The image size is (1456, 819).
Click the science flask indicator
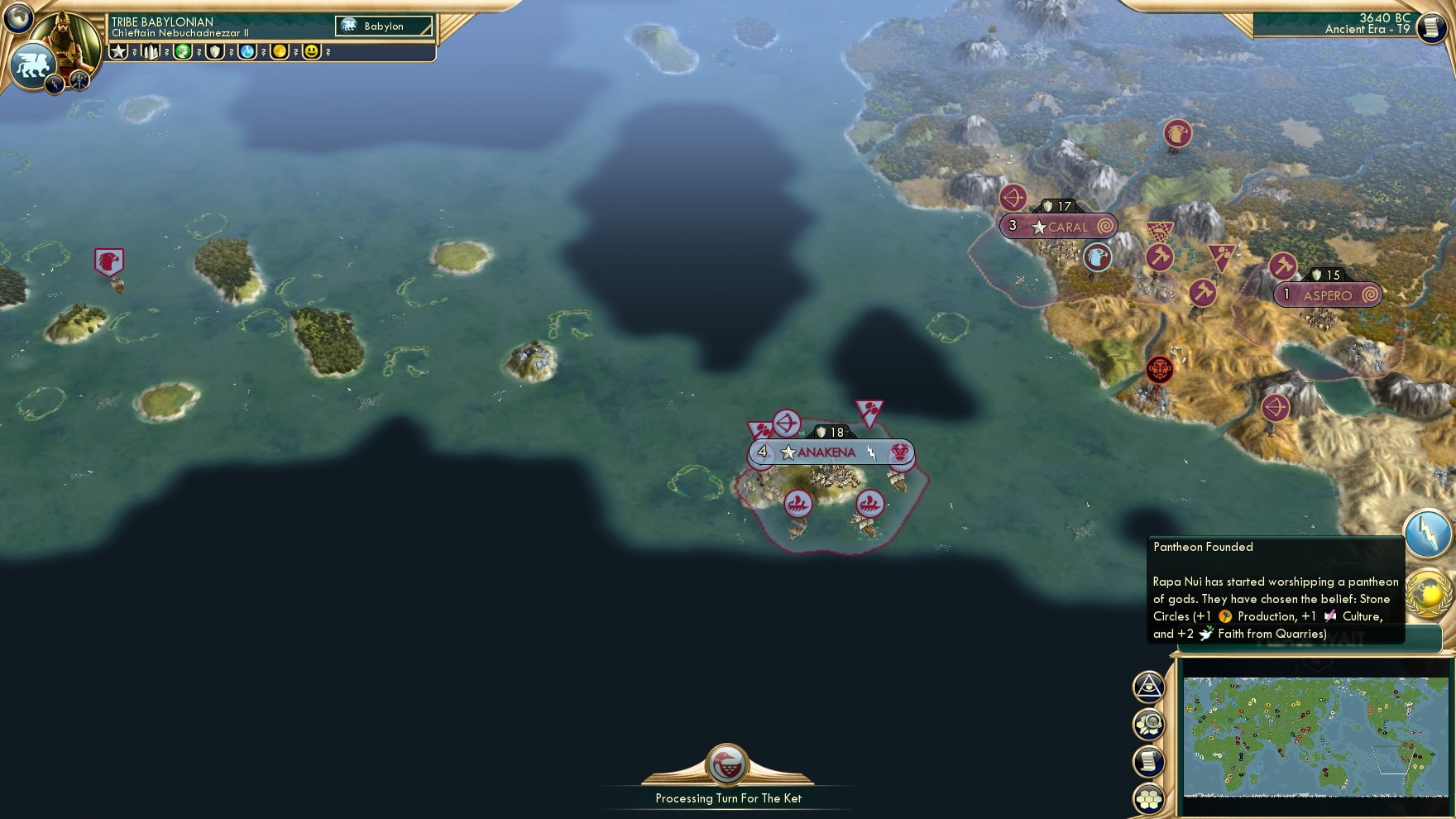point(246,52)
